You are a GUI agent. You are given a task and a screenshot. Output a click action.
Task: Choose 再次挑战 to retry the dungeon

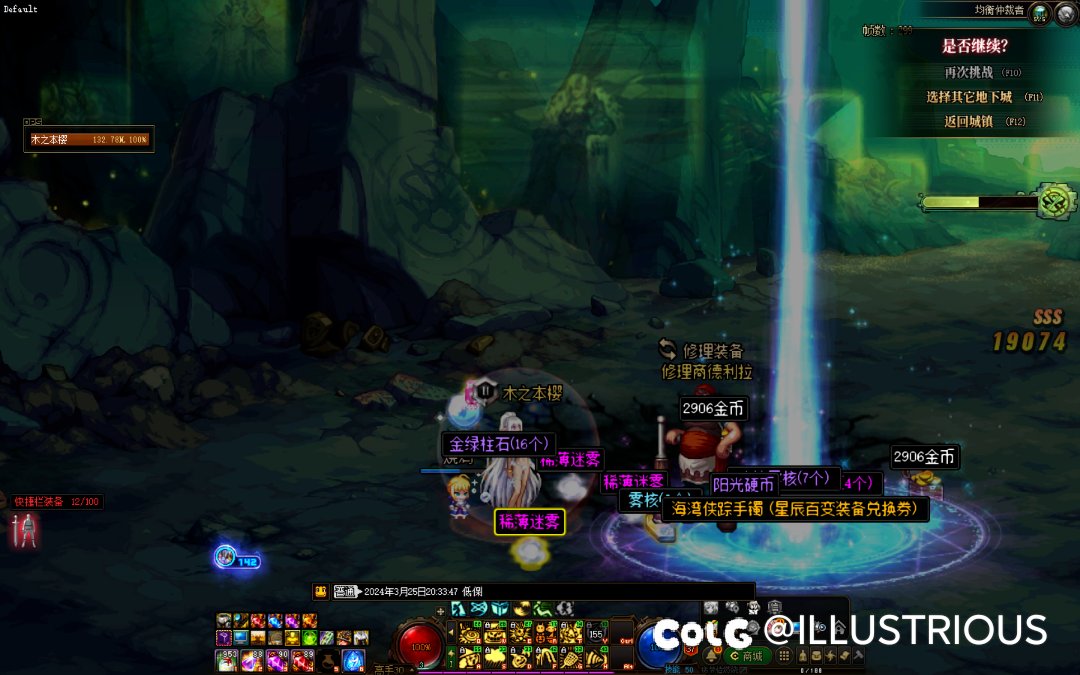click(969, 73)
